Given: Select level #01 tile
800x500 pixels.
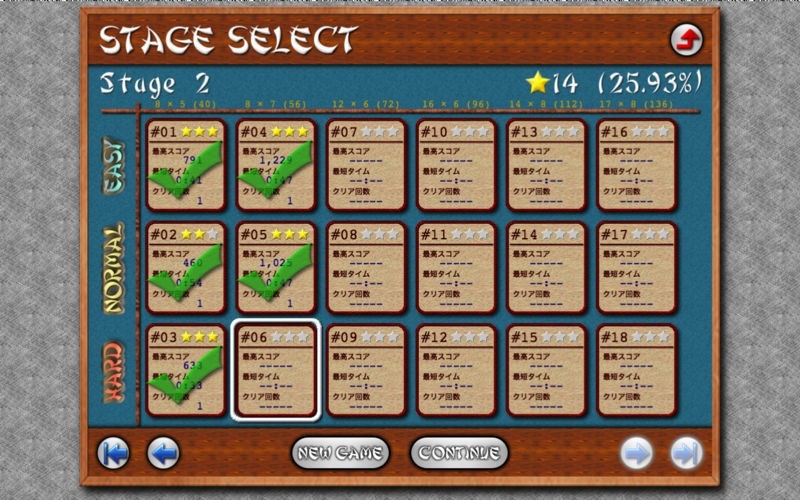Looking at the screenshot, I should pyautogui.click(x=185, y=165).
